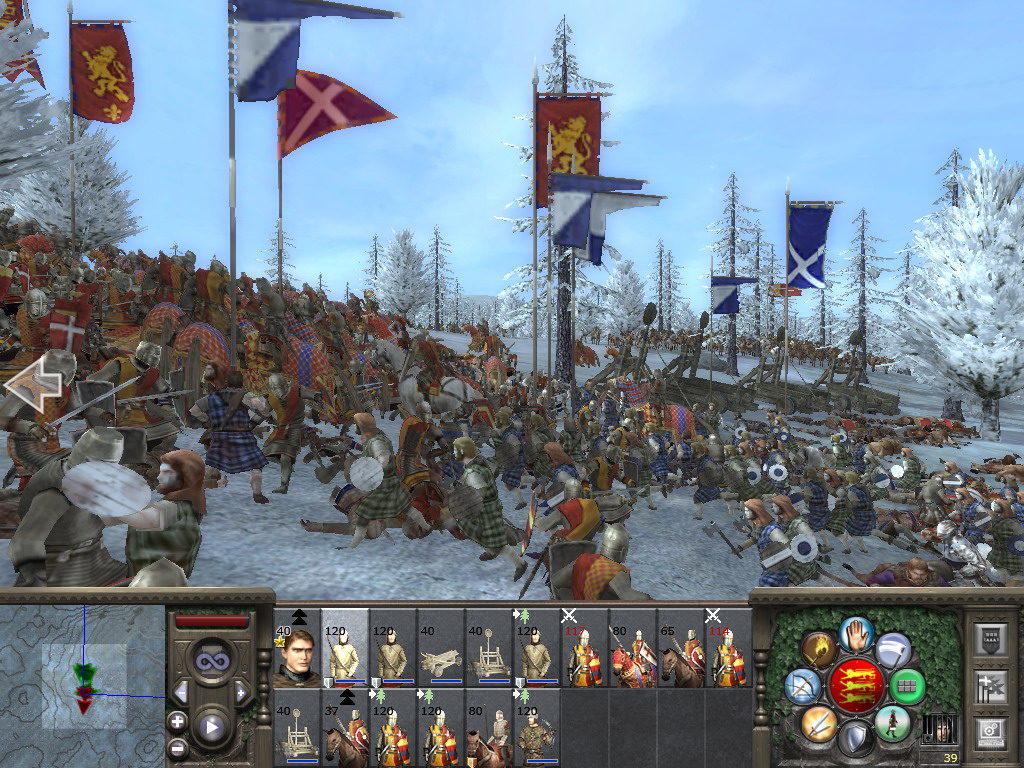Click the play speed button
This screenshot has height=768, width=1024.
[211, 727]
